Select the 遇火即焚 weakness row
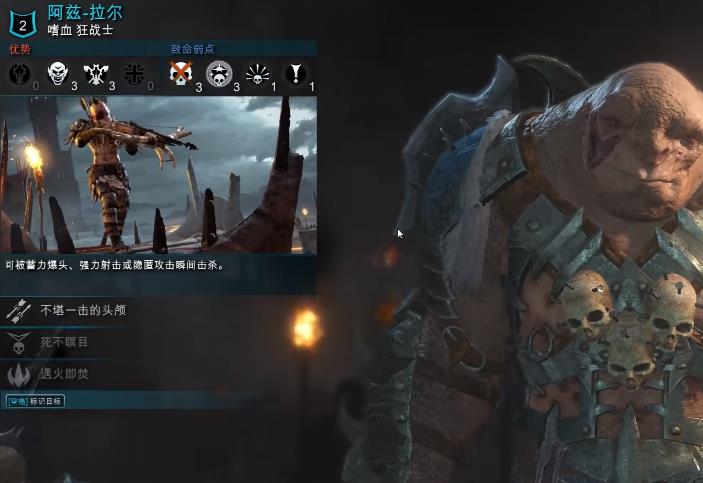This screenshot has height=483, width=703. [64, 373]
